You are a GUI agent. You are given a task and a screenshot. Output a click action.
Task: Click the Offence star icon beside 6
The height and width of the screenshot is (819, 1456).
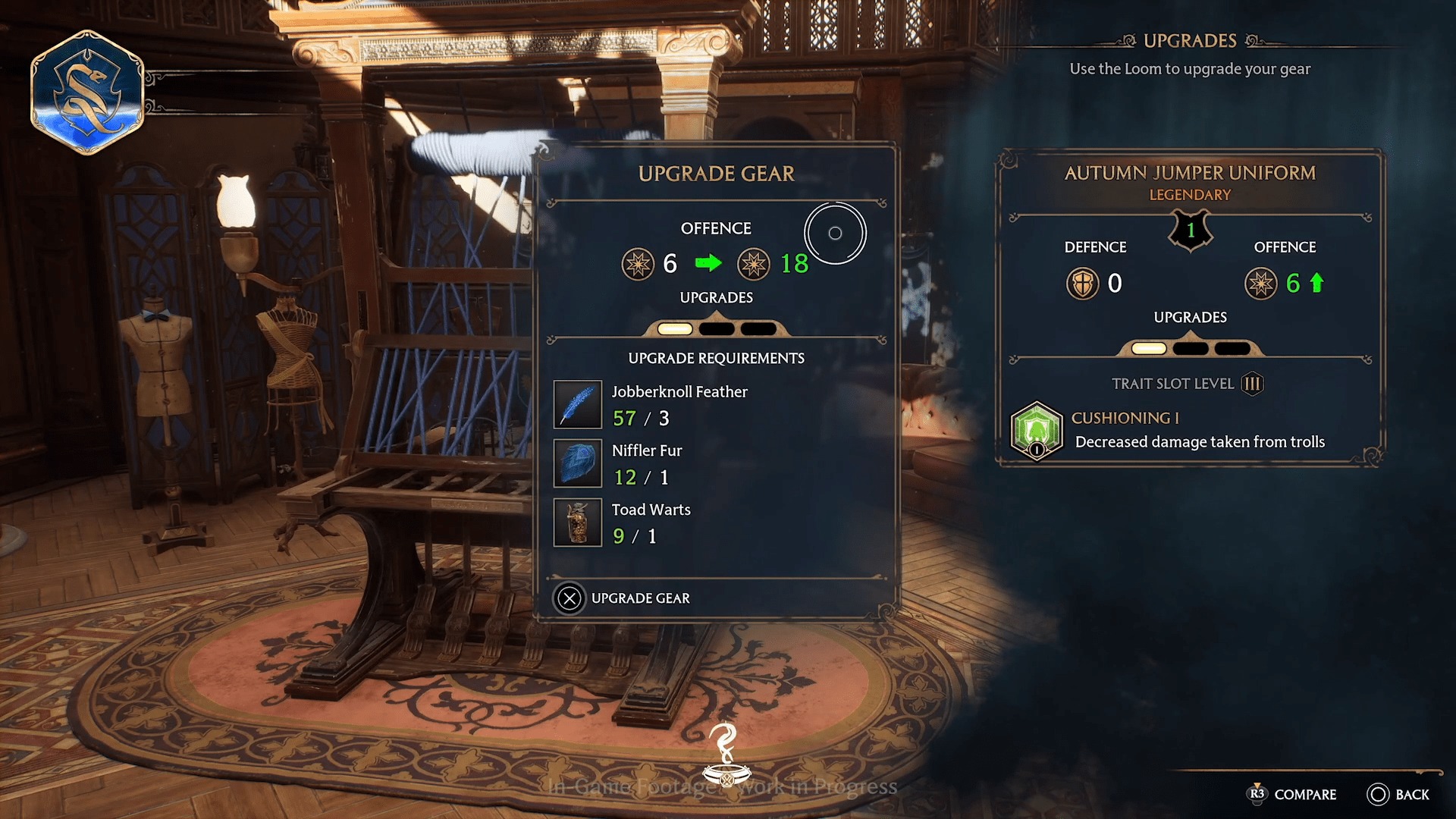(x=1262, y=282)
